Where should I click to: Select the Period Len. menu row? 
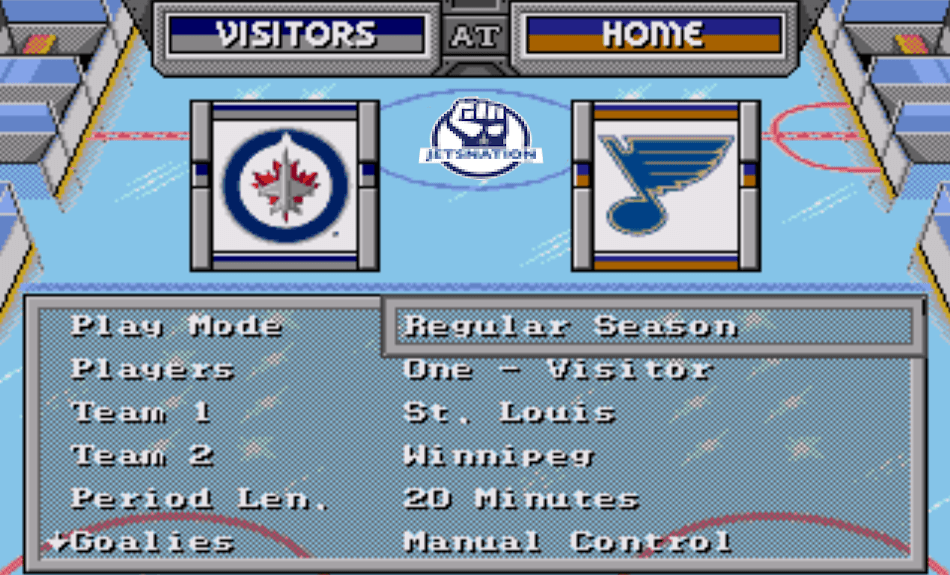pos(198,499)
